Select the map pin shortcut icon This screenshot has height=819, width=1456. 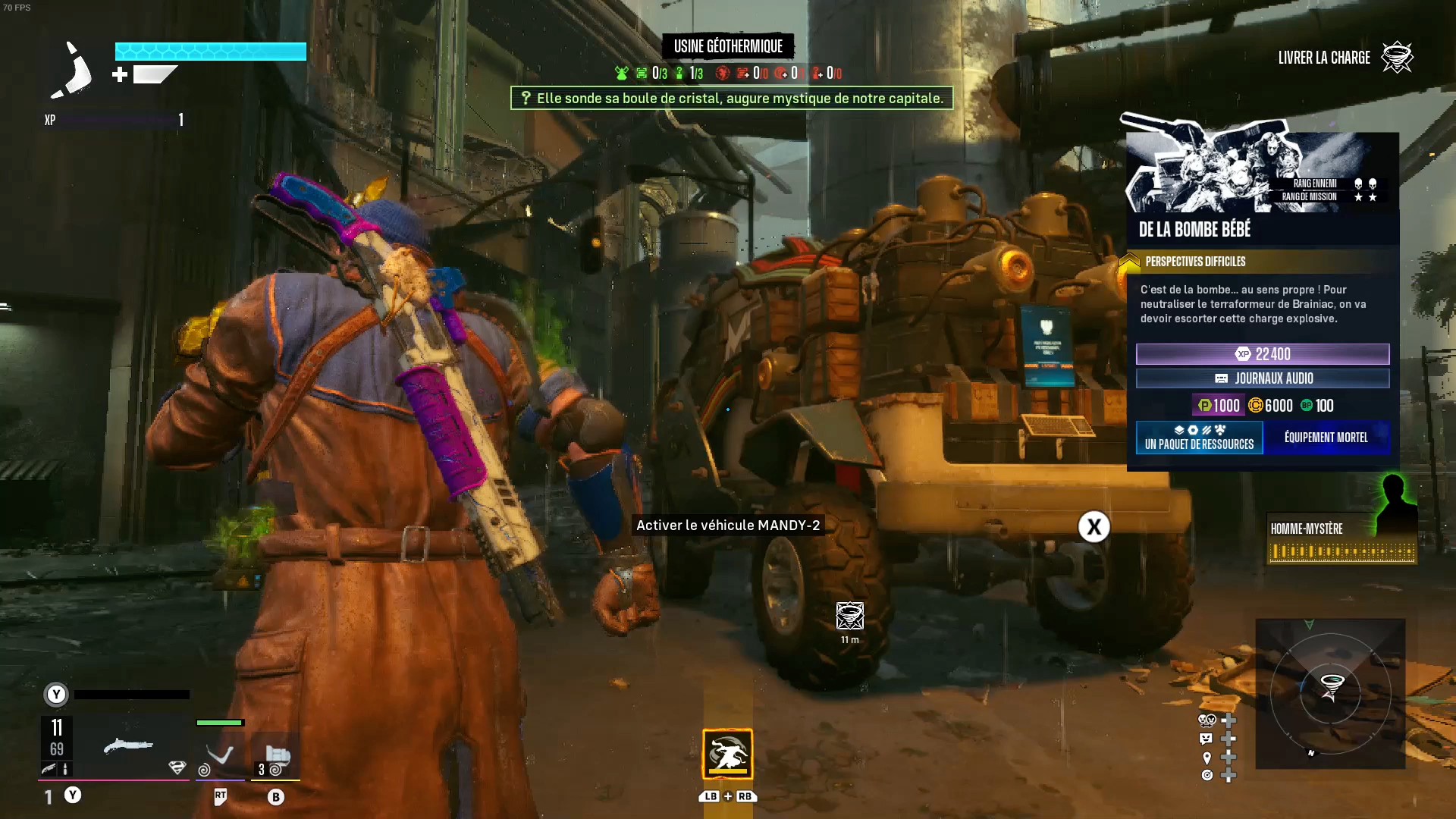coord(1207,757)
